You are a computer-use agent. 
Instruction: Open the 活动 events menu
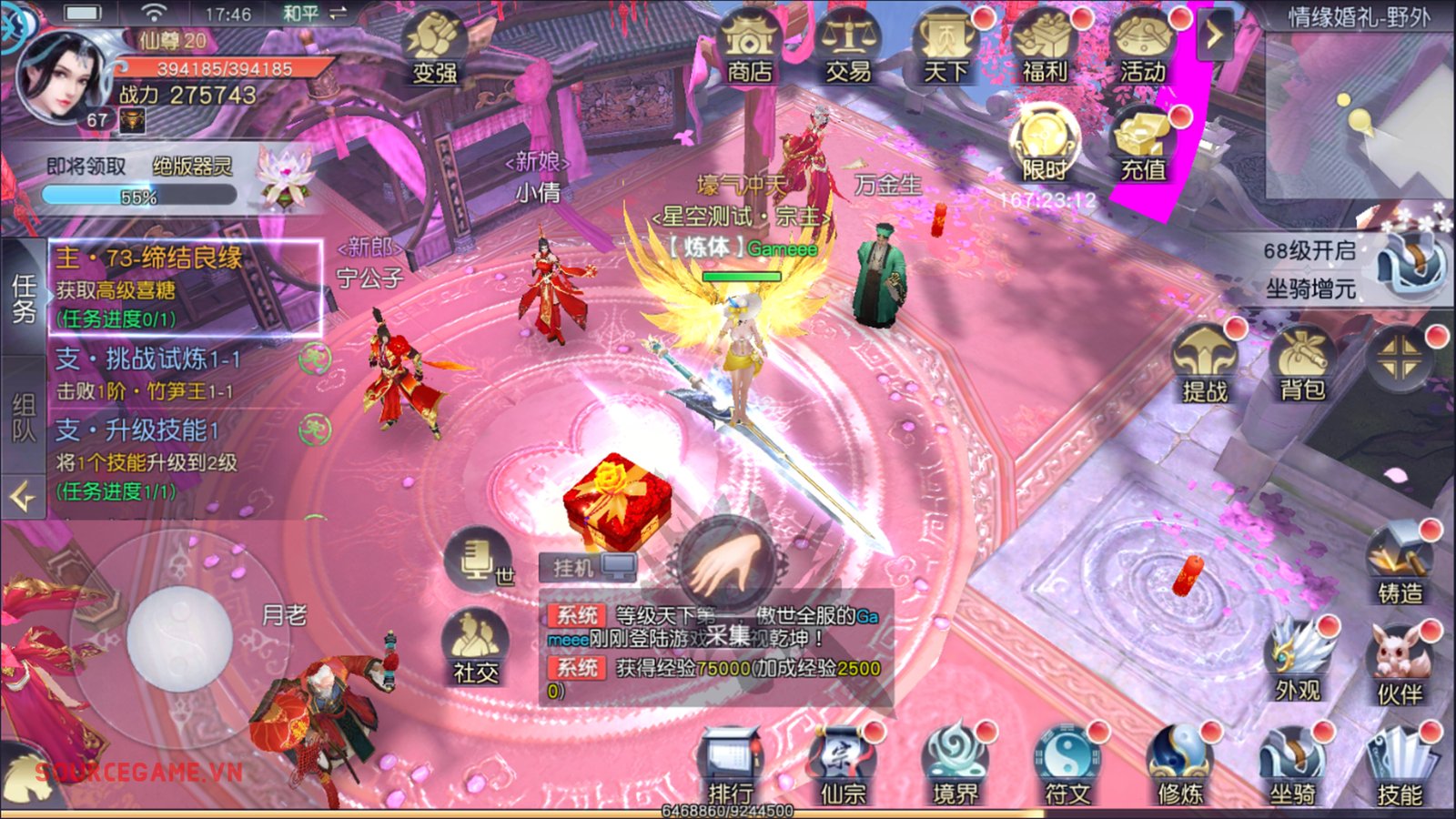point(1143,47)
